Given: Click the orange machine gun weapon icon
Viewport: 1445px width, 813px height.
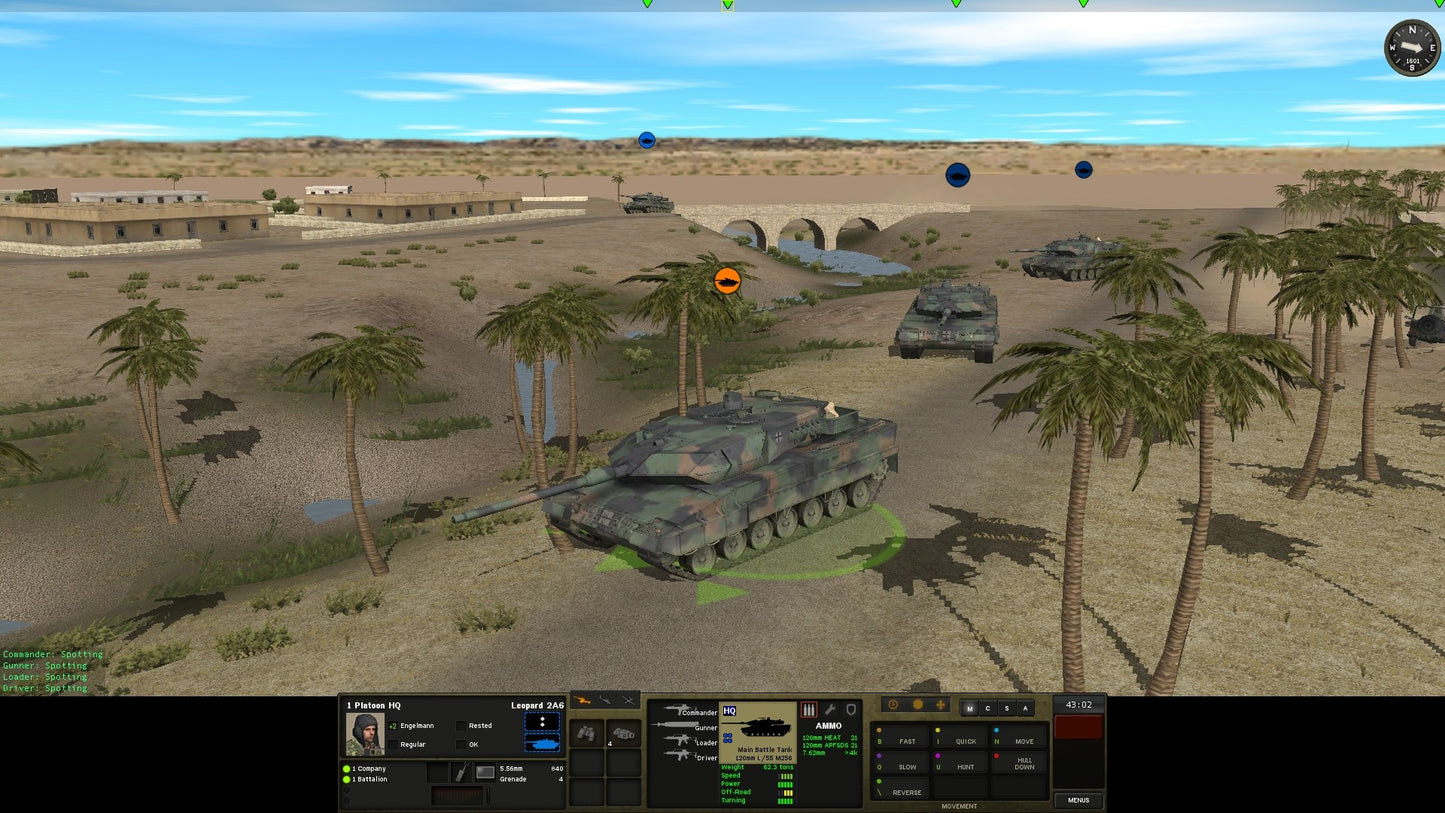Looking at the screenshot, I should pos(582,700).
